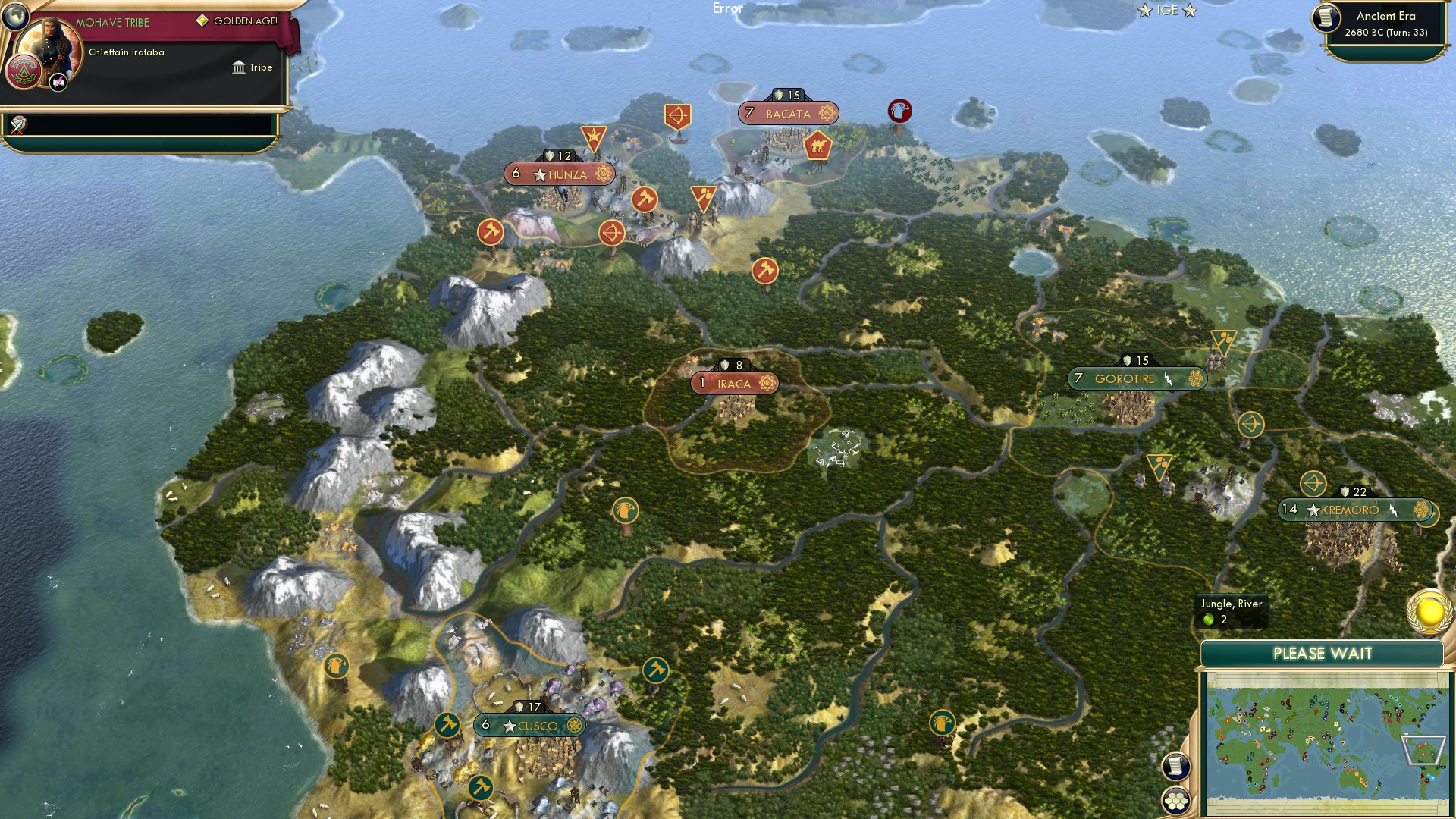Click the Golden Age diamond indicator
Viewport: 1456px width, 819px height.
(x=202, y=20)
